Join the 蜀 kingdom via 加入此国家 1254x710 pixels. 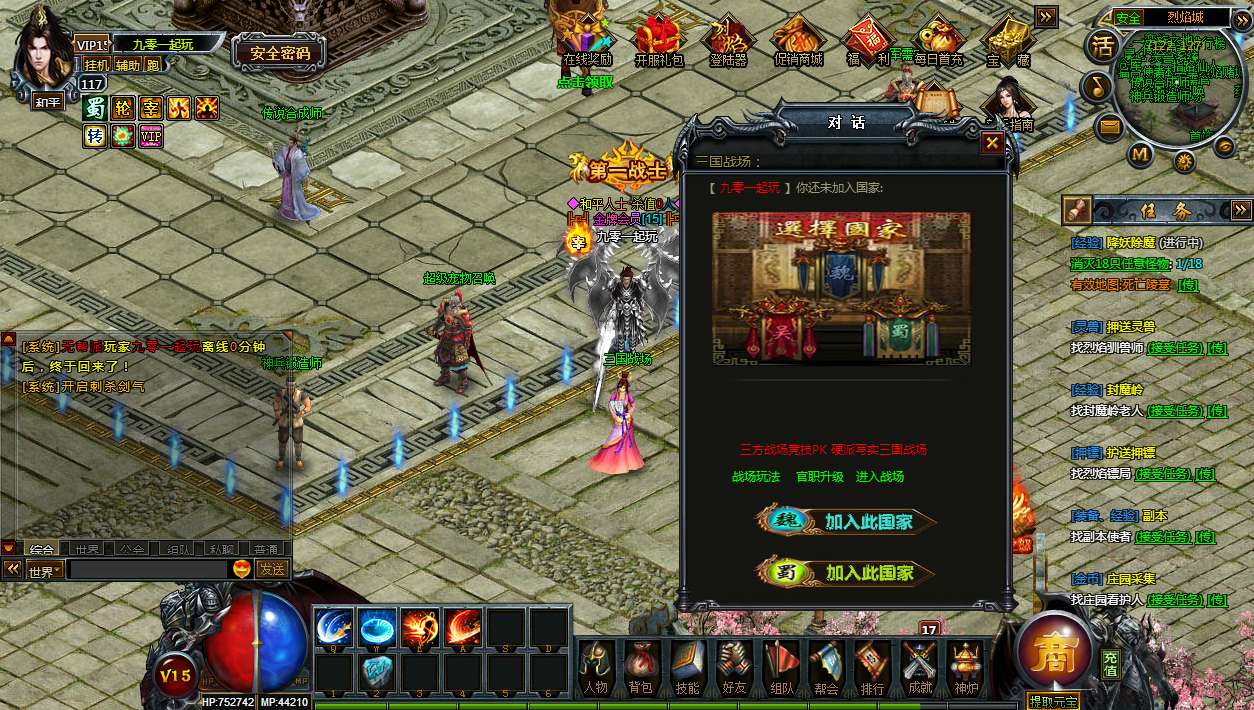coord(846,573)
